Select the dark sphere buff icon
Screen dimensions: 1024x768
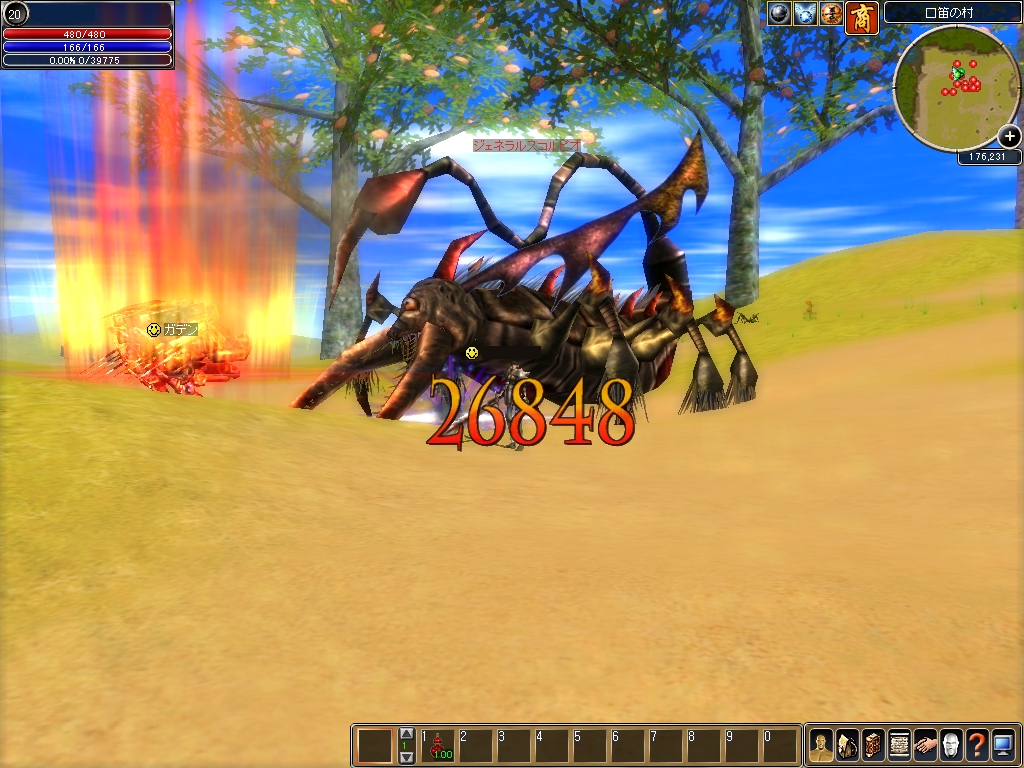coord(779,13)
